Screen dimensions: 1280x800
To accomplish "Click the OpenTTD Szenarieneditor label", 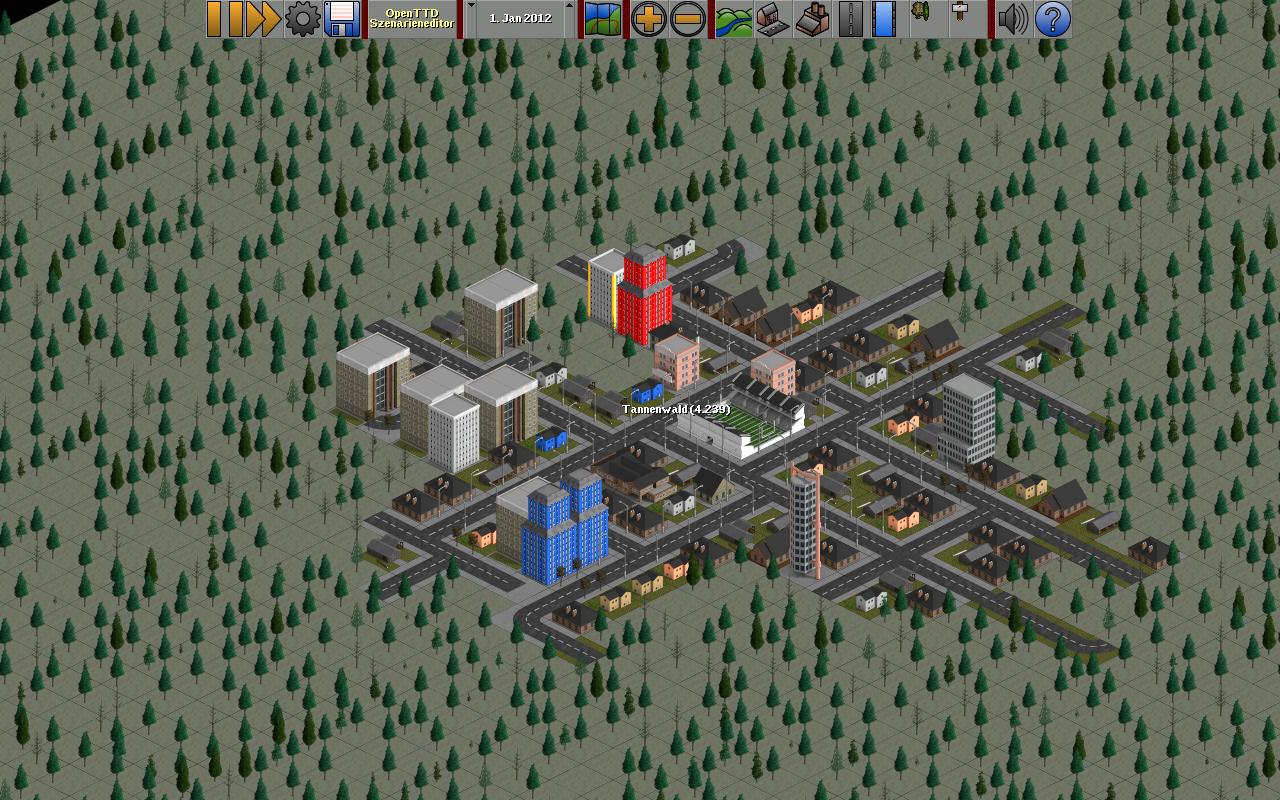I will [411, 19].
